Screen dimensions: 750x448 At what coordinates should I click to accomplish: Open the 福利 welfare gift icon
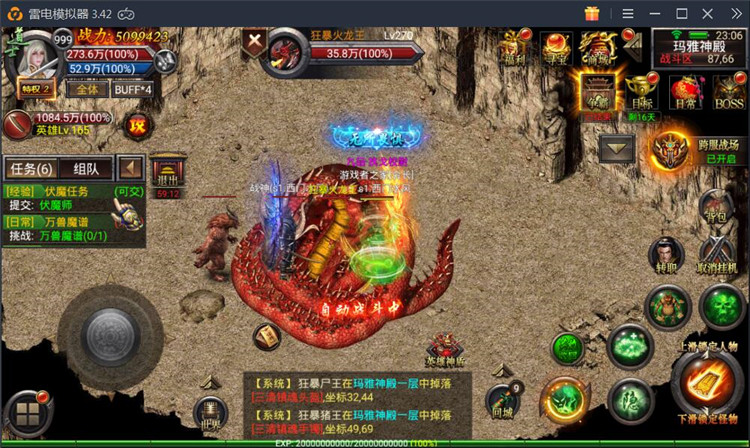pyautogui.click(x=515, y=45)
